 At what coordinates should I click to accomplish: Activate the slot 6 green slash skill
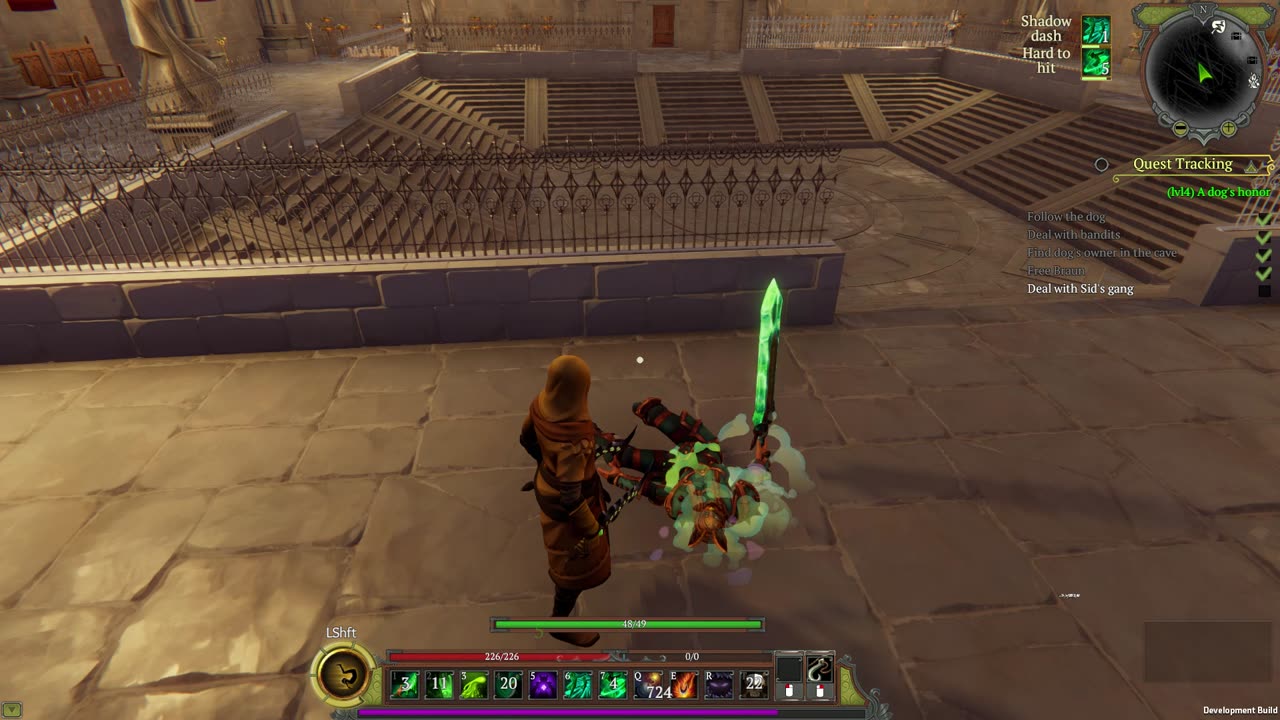pos(578,685)
